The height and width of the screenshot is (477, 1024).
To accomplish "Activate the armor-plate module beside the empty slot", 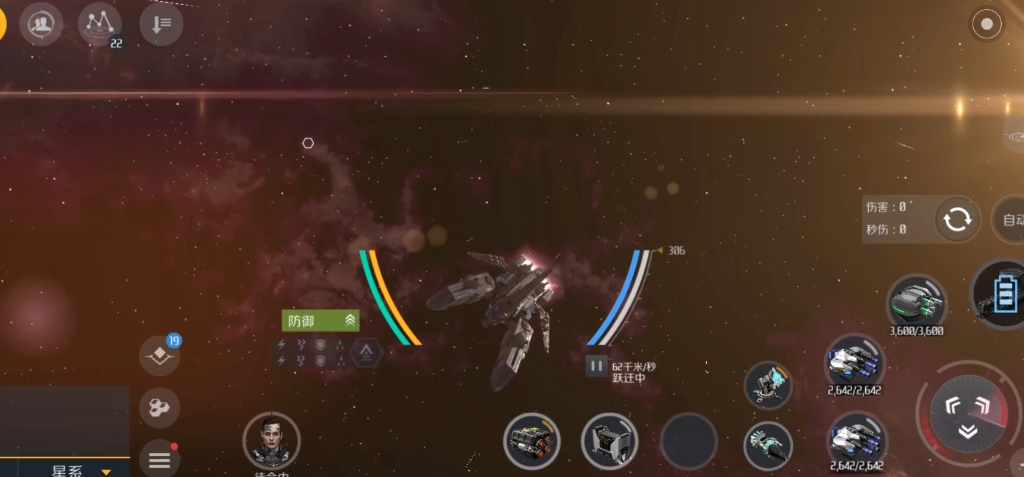I will pyautogui.click(x=609, y=441).
